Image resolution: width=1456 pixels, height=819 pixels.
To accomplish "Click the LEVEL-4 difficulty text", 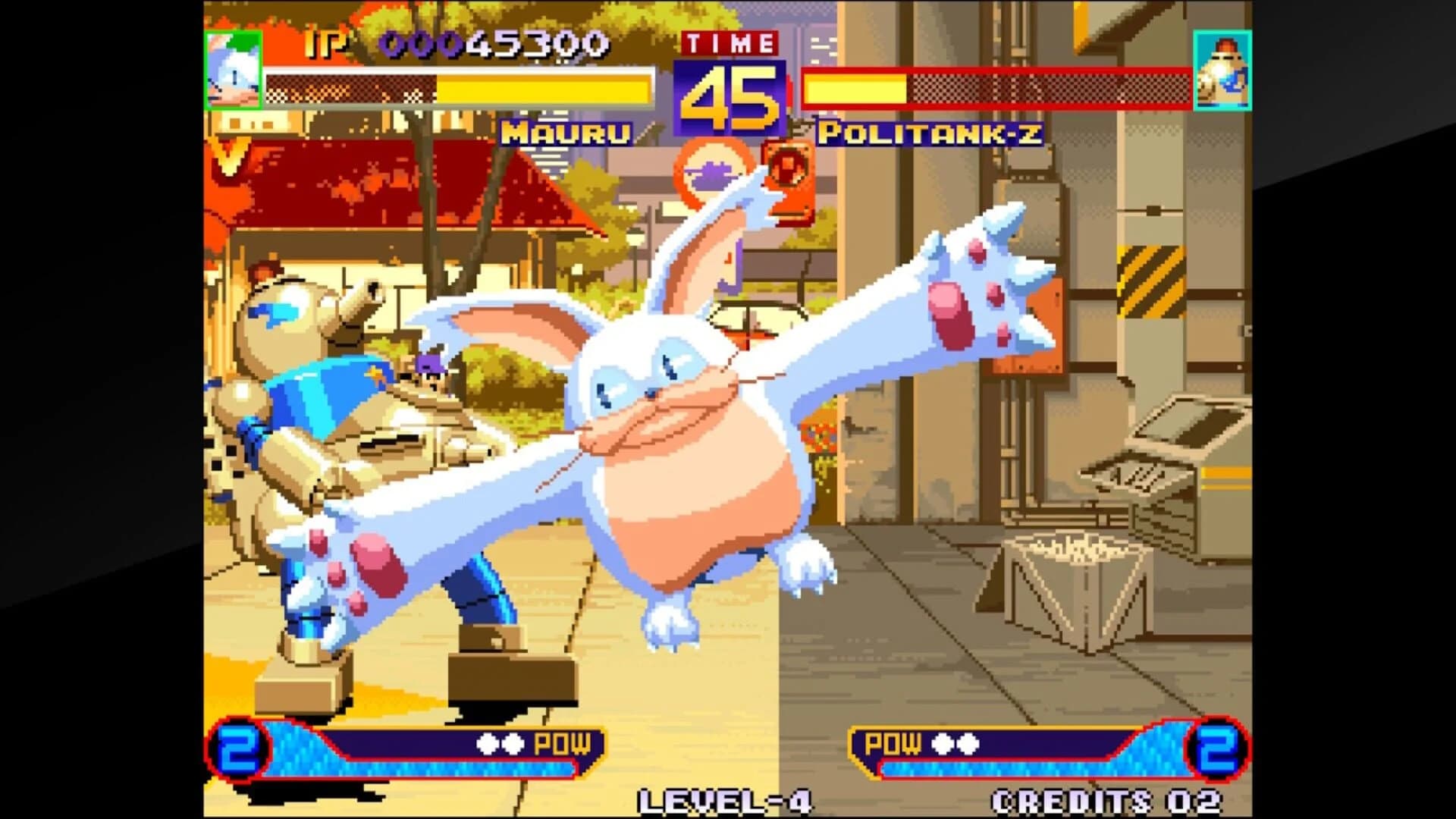I will [x=726, y=798].
